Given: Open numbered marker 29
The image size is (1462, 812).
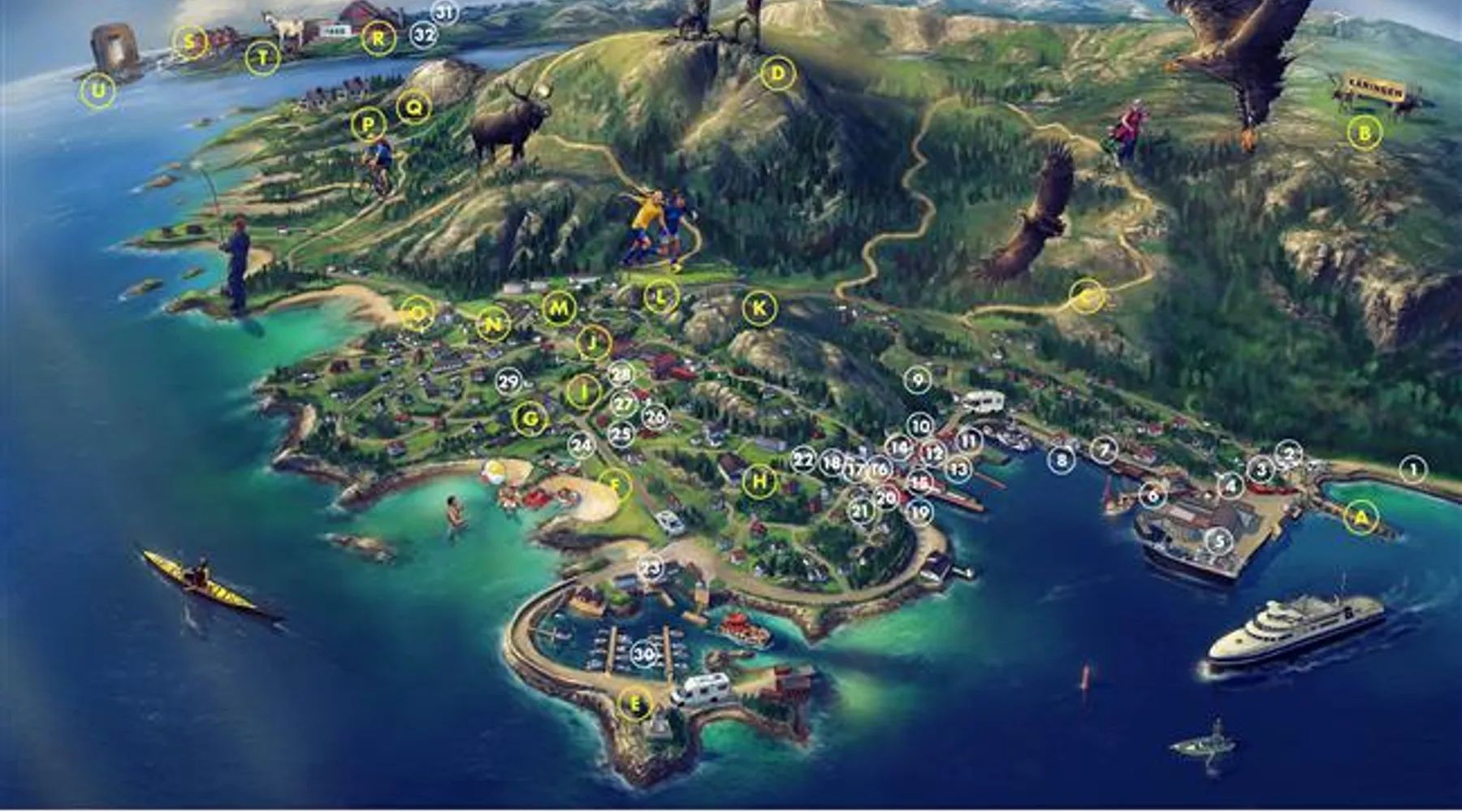Looking at the screenshot, I should coord(508,382).
